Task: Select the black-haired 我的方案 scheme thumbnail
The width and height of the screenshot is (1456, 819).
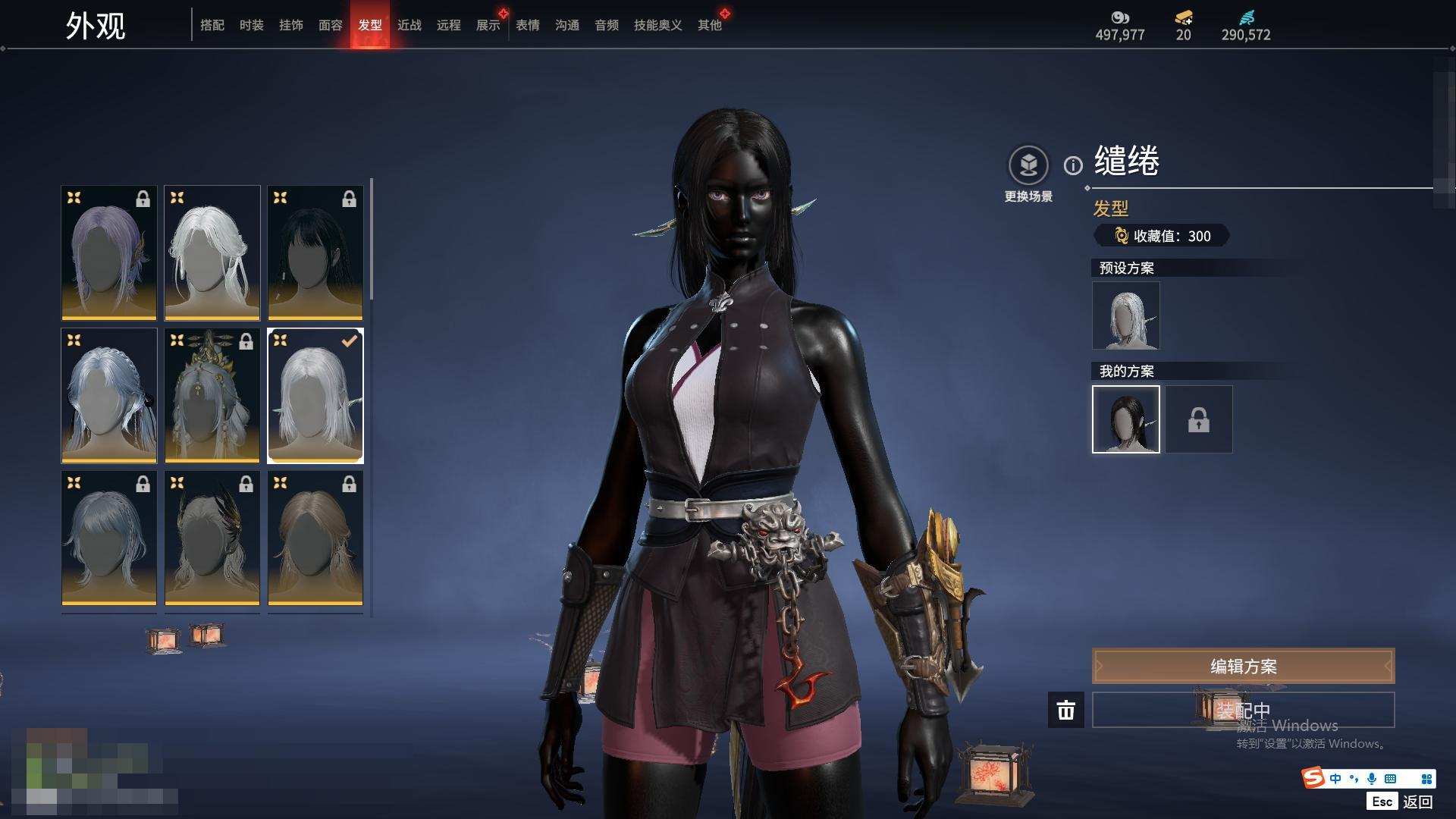Action: pyautogui.click(x=1126, y=419)
